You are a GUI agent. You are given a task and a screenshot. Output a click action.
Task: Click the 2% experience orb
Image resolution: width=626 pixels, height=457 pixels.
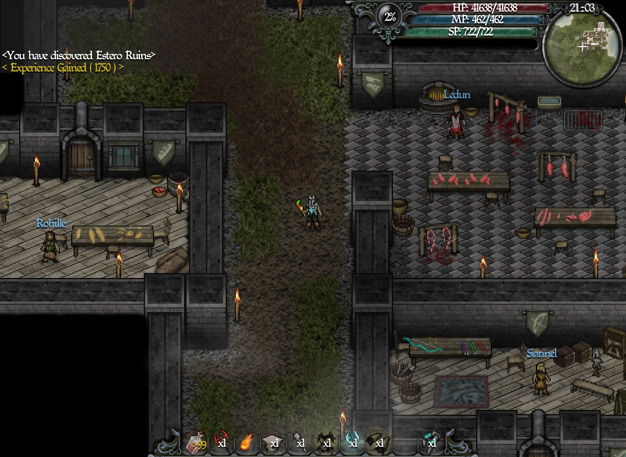pyautogui.click(x=388, y=16)
